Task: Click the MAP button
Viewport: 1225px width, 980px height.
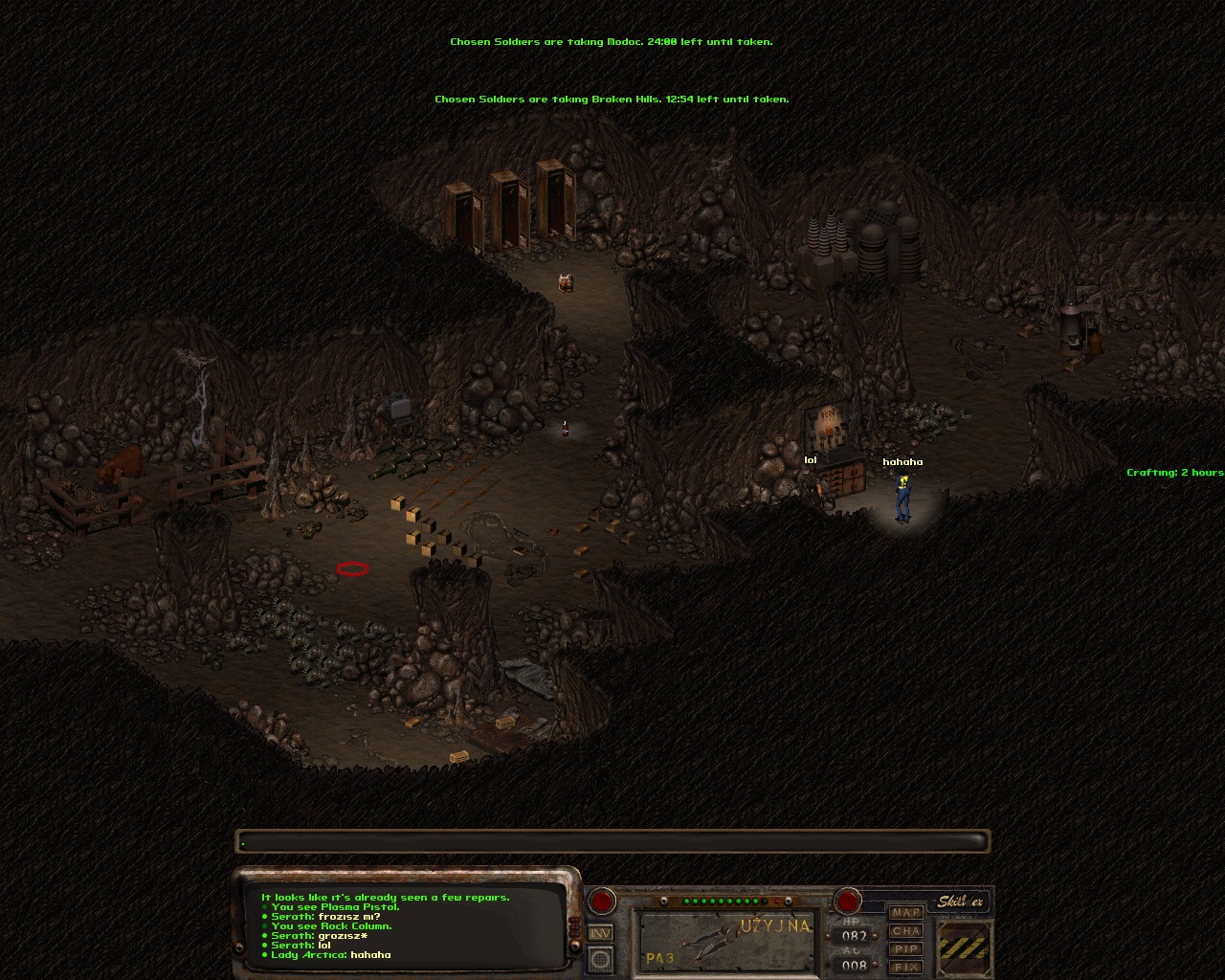Action: click(905, 913)
